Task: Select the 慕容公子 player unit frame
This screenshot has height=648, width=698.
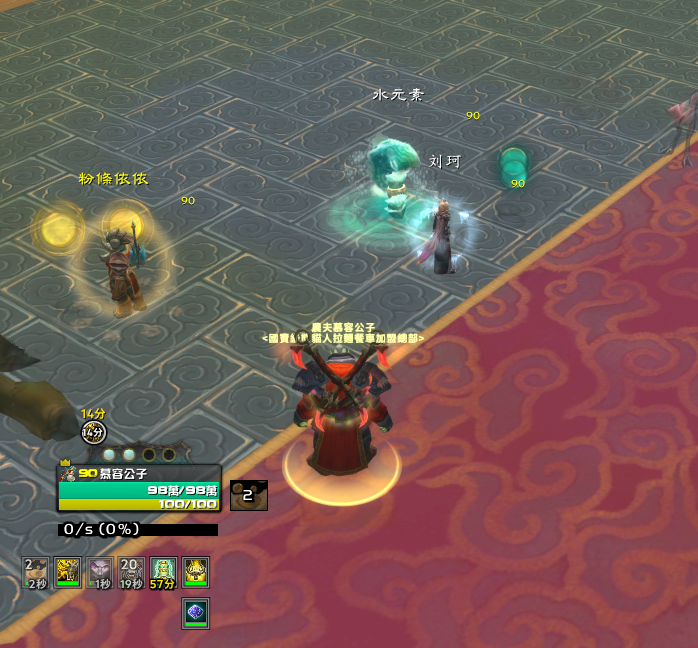Action: (x=139, y=488)
